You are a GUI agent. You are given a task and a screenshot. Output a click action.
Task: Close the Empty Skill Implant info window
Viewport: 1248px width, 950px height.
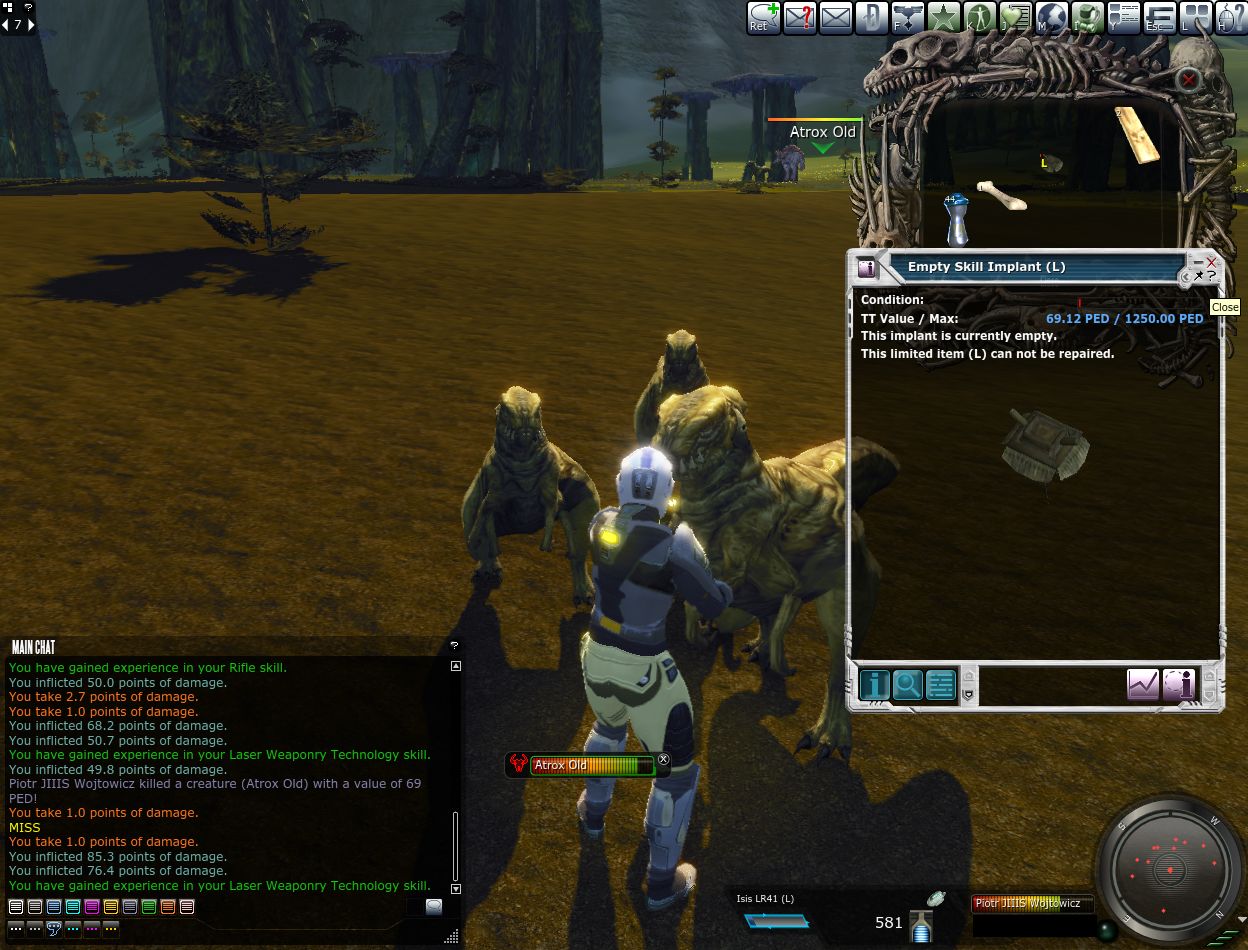click(1211, 263)
